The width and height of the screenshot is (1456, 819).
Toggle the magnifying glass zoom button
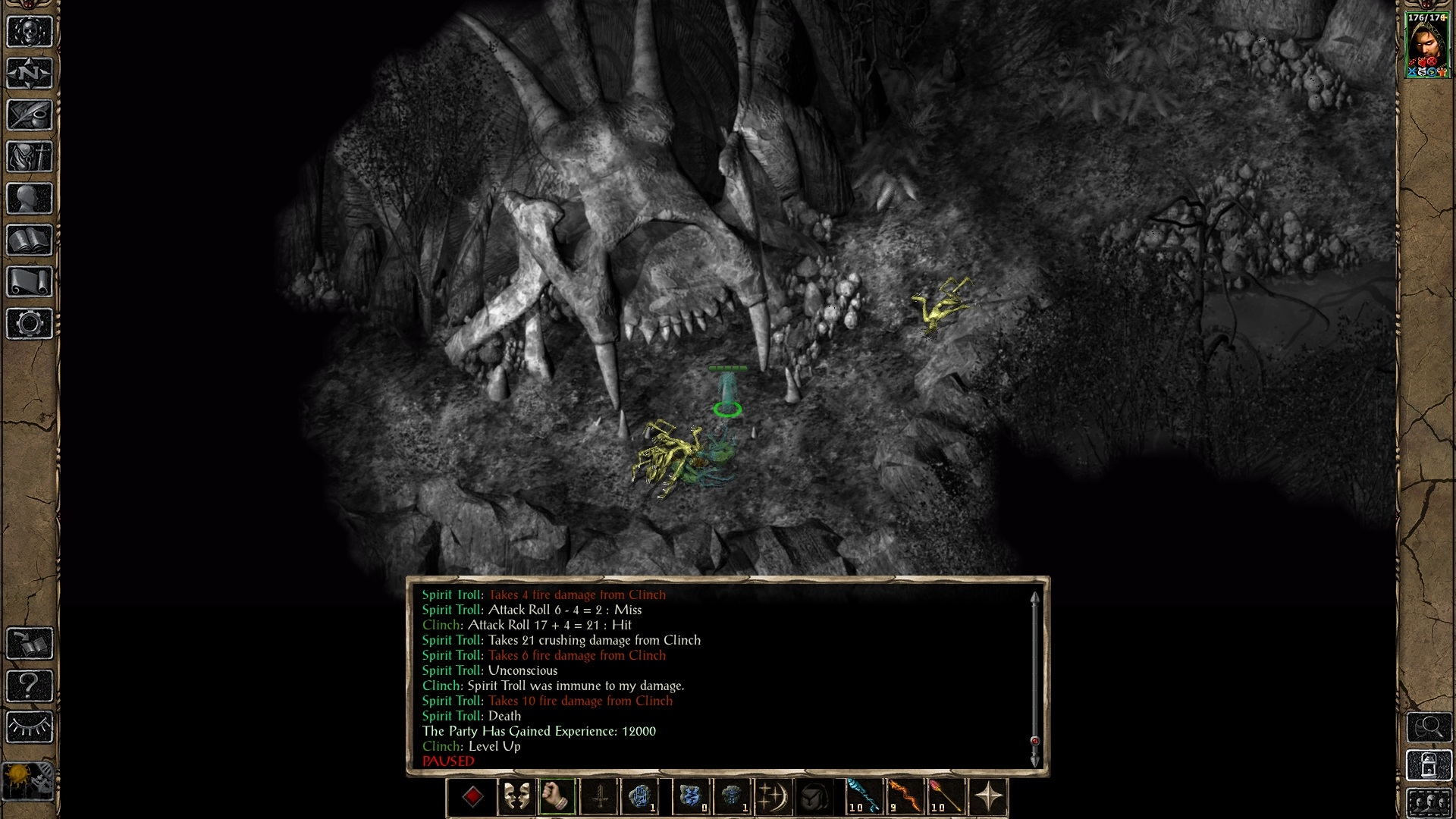pos(1429,727)
